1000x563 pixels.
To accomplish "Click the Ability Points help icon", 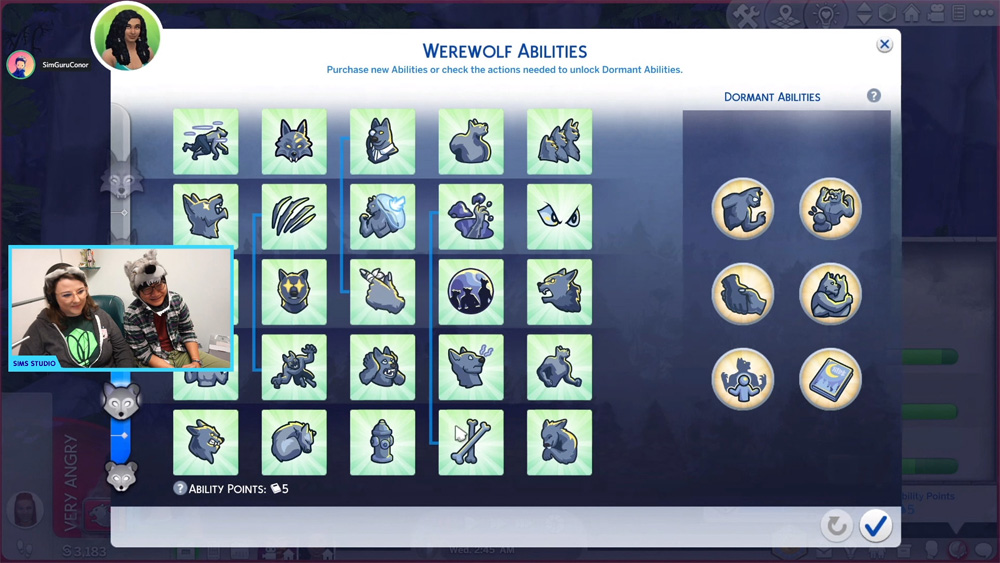I will pyautogui.click(x=180, y=489).
